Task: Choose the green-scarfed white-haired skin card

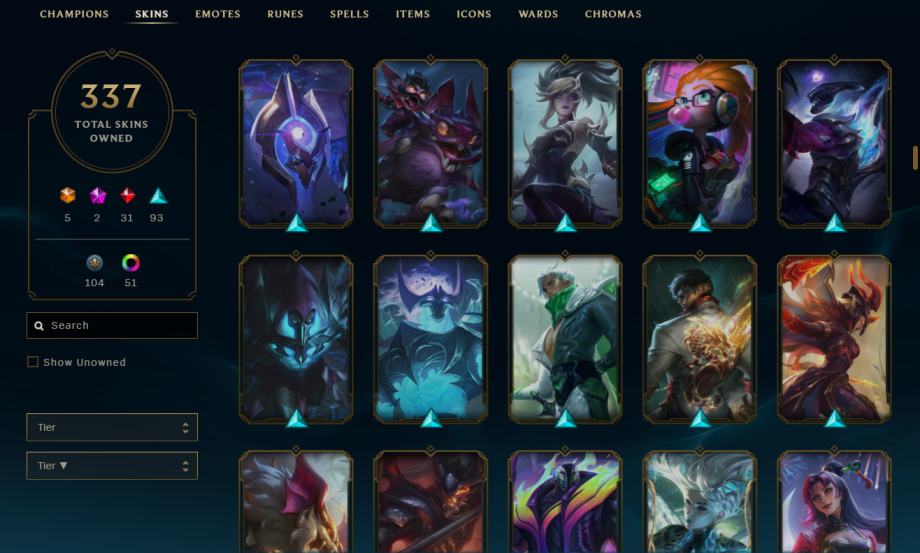Action: coord(565,337)
